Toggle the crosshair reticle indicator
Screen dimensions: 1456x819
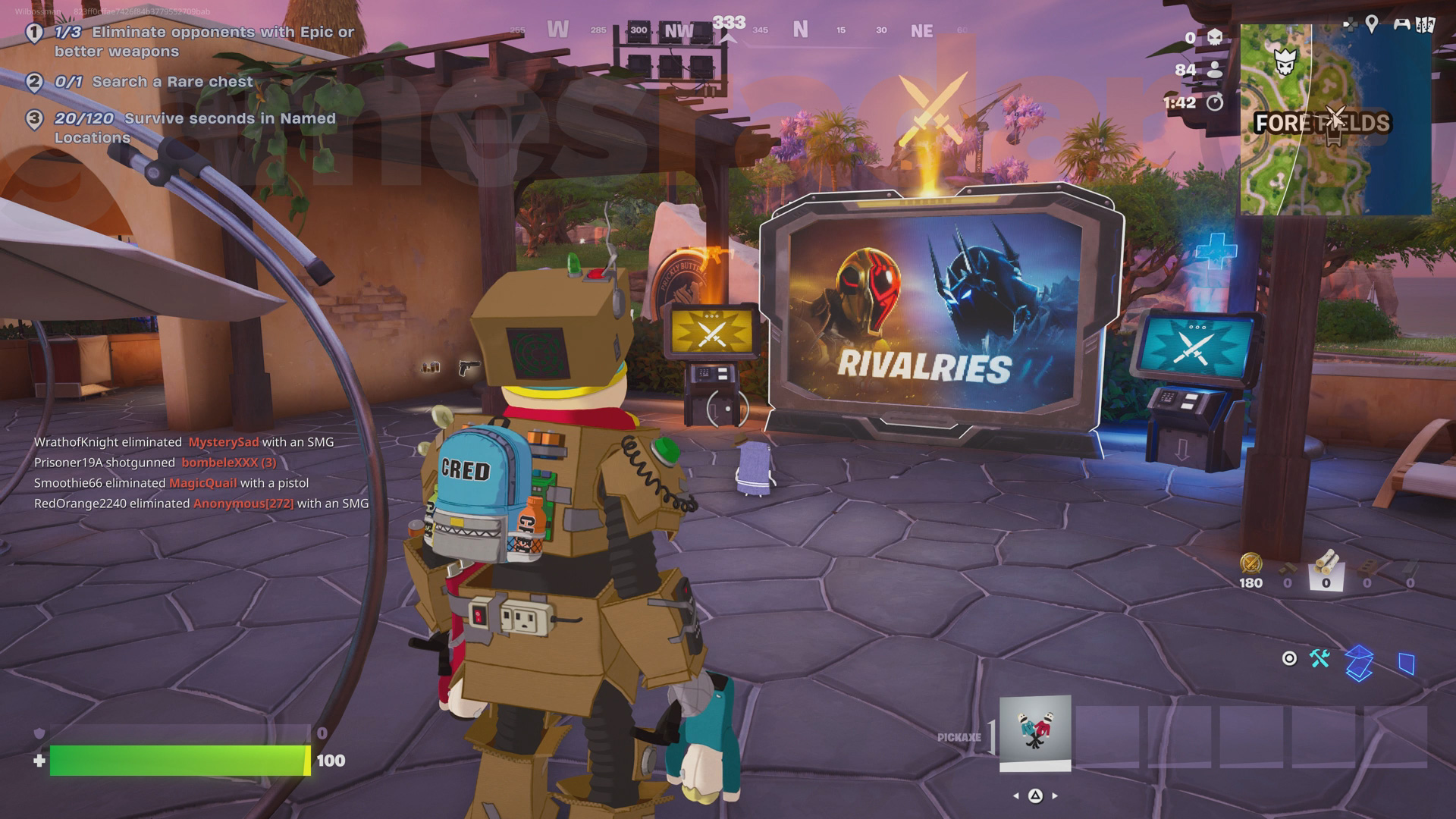coord(1289,659)
